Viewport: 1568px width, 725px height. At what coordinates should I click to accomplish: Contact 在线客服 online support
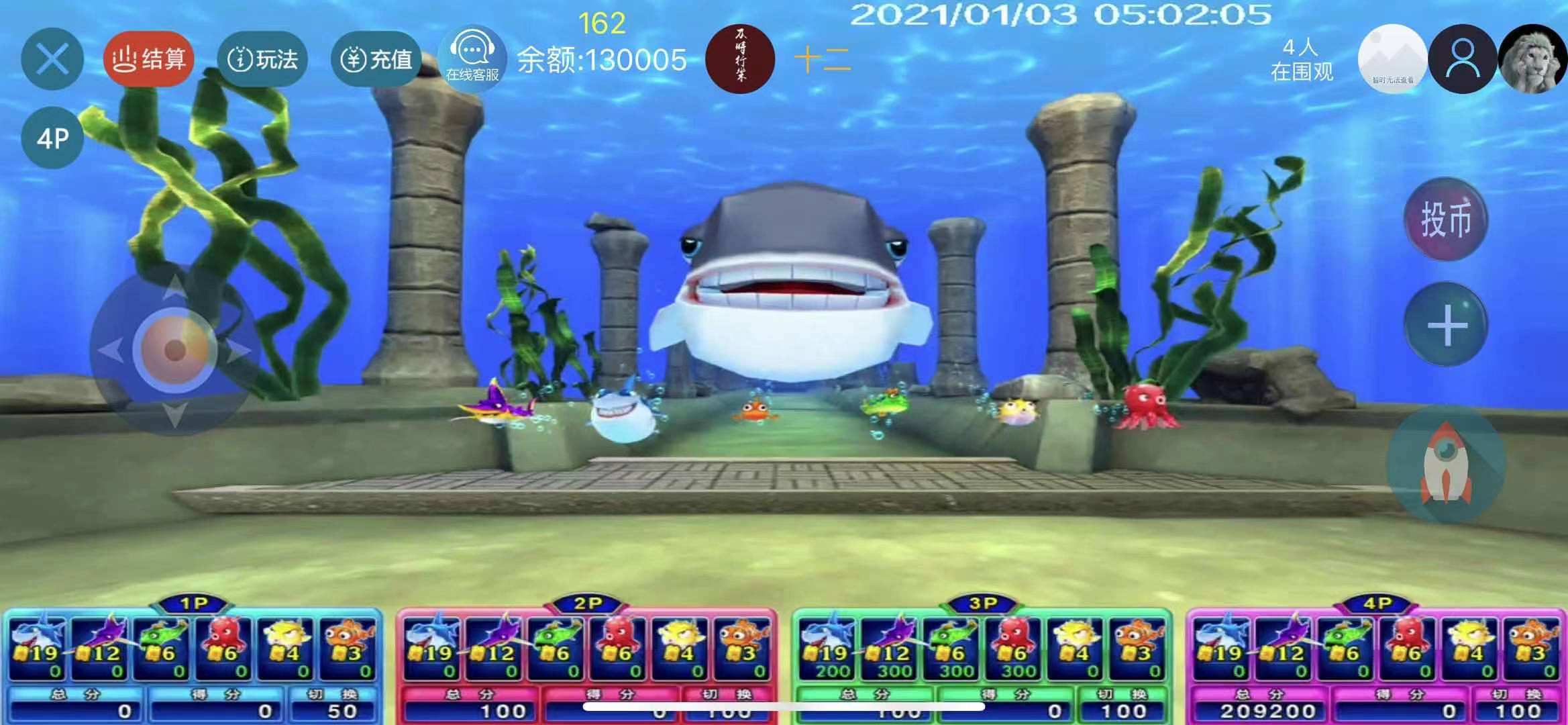click(x=472, y=58)
